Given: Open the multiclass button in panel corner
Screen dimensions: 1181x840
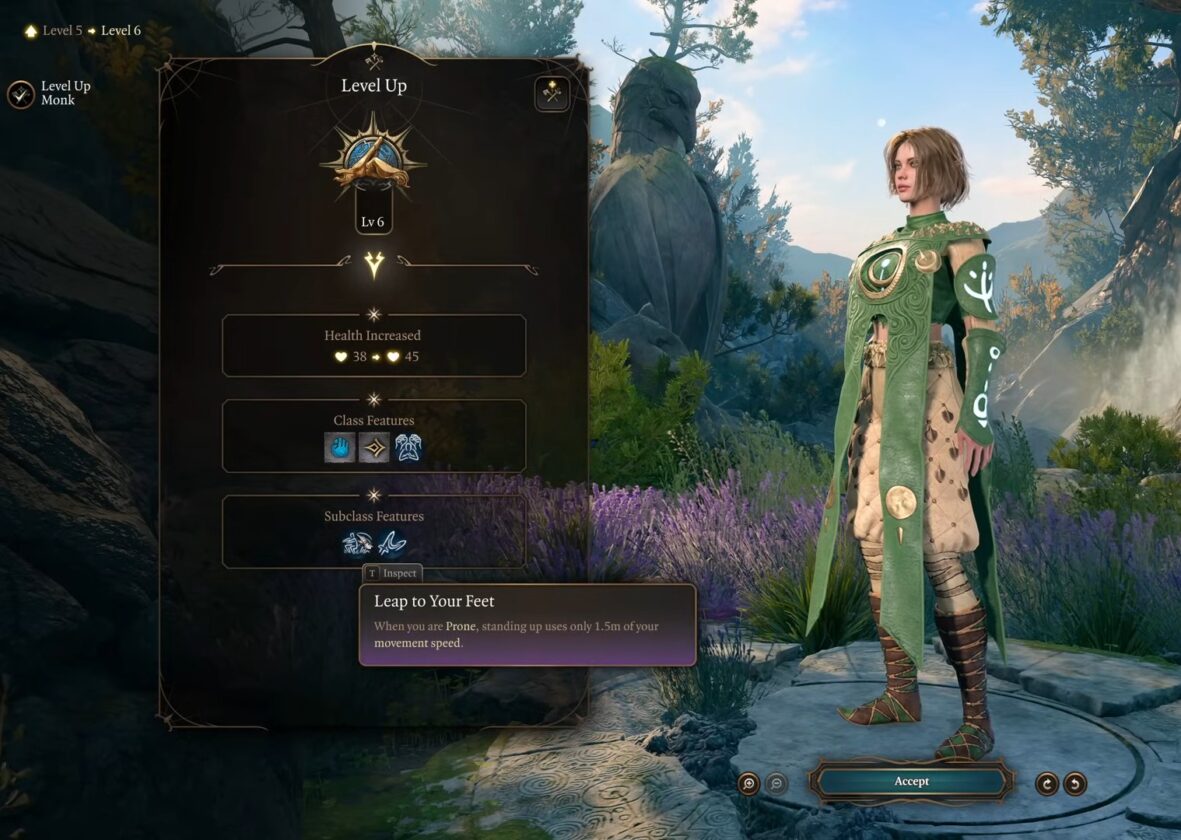Looking at the screenshot, I should click(x=552, y=94).
